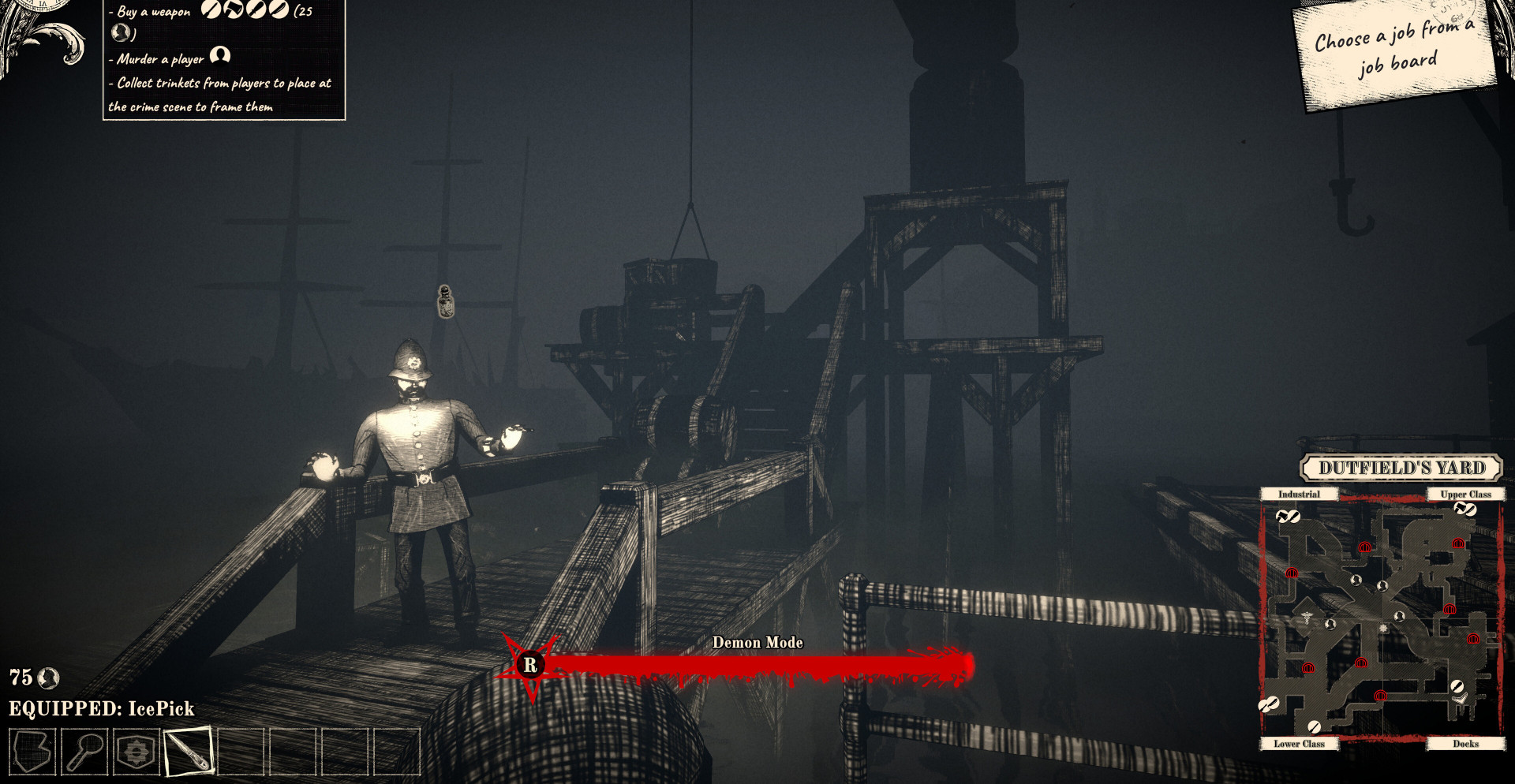
Task: Select the IcePick hotbar slot
Action: pyautogui.click(x=189, y=752)
